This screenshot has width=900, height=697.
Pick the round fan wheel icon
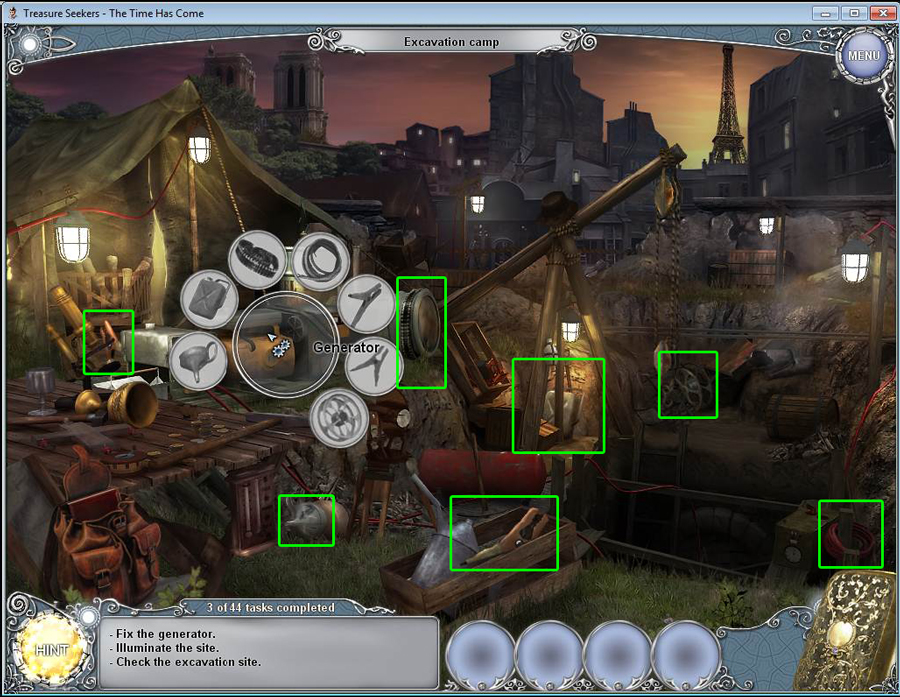(337, 416)
